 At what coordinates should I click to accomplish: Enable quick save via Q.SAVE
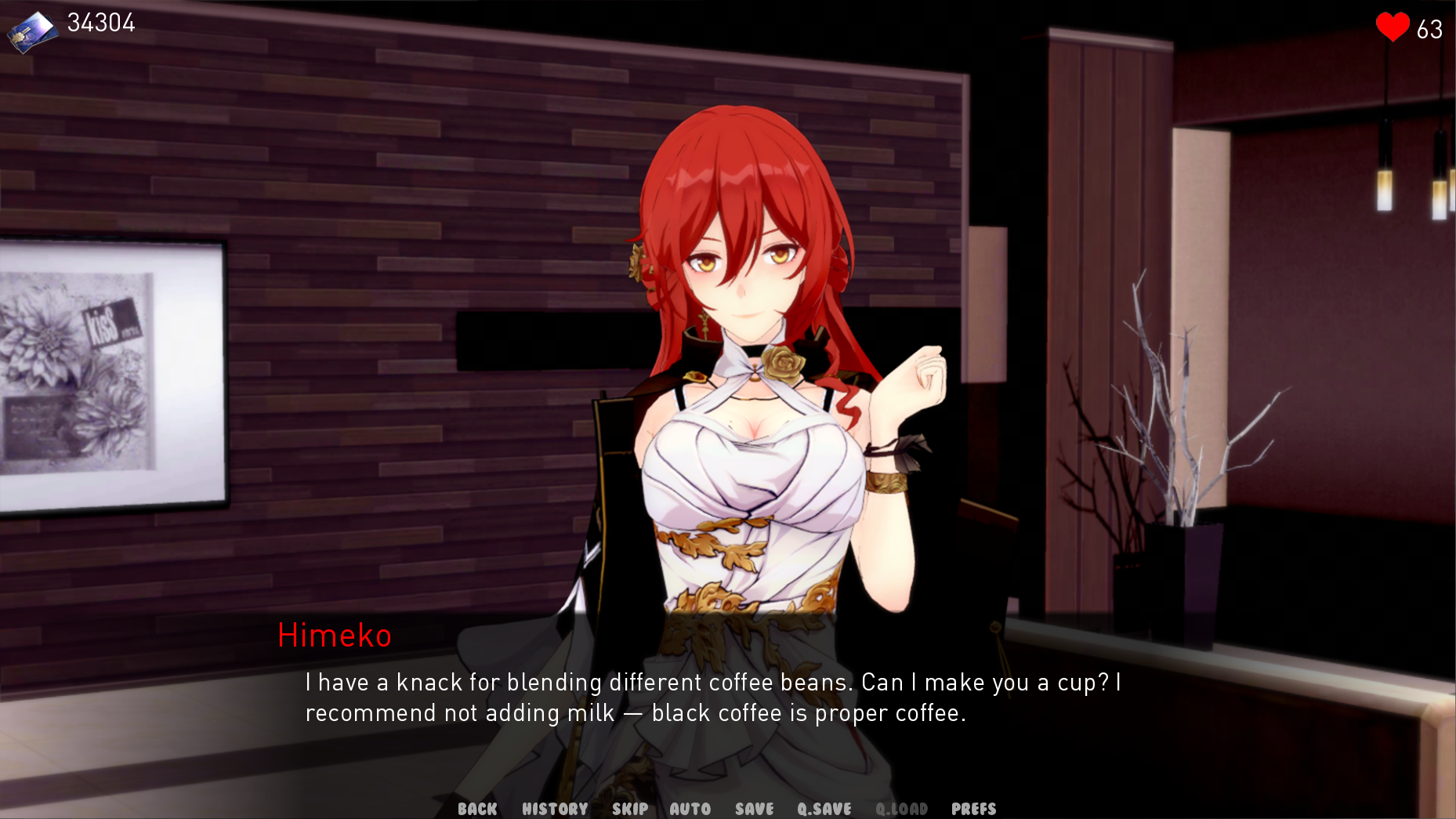click(824, 808)
